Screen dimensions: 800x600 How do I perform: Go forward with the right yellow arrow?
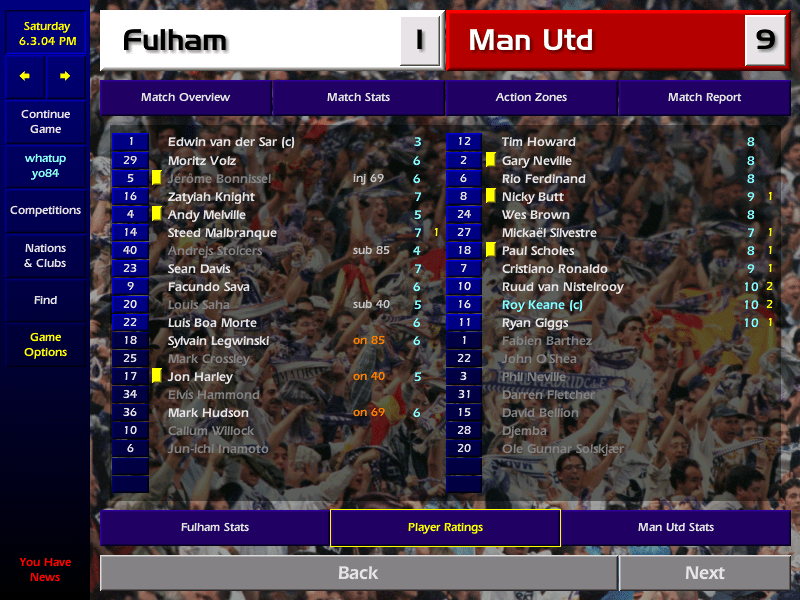pos(65,76)
